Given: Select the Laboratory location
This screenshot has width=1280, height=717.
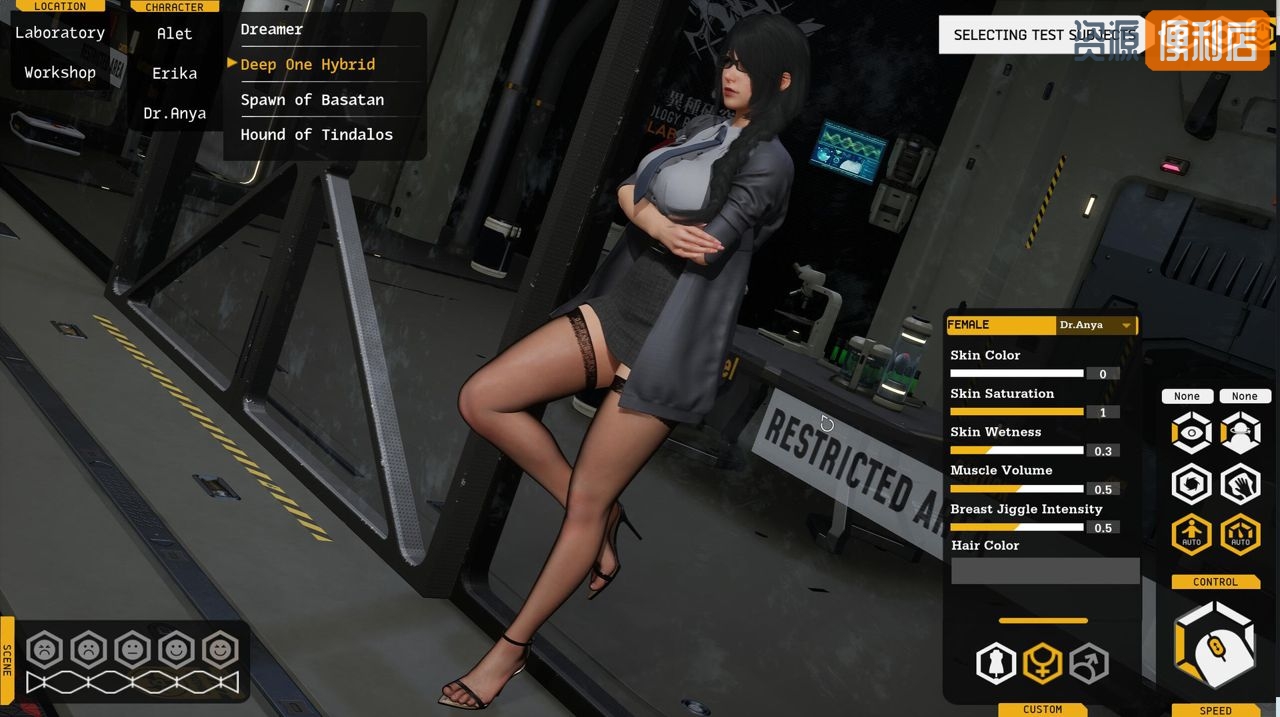Looking at the screenshot, I should 60,33.
